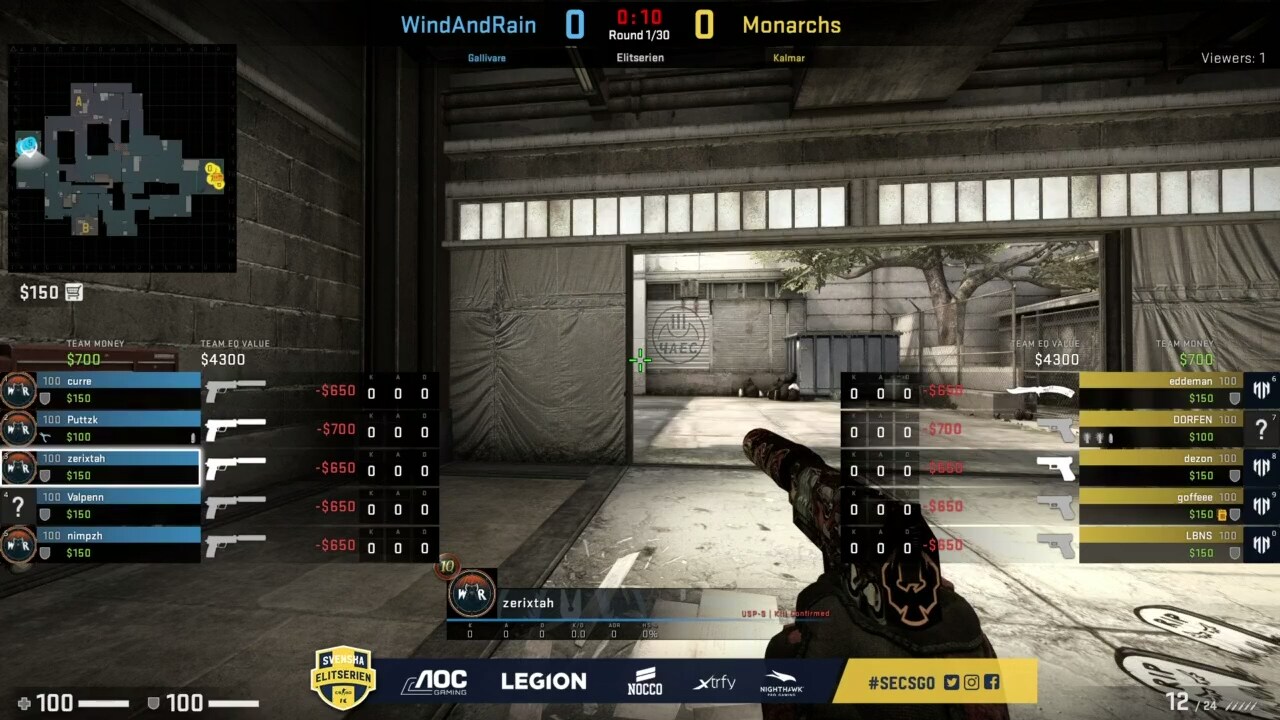
Task: Select the LBNS player row
Action: tap(1160, 543)
